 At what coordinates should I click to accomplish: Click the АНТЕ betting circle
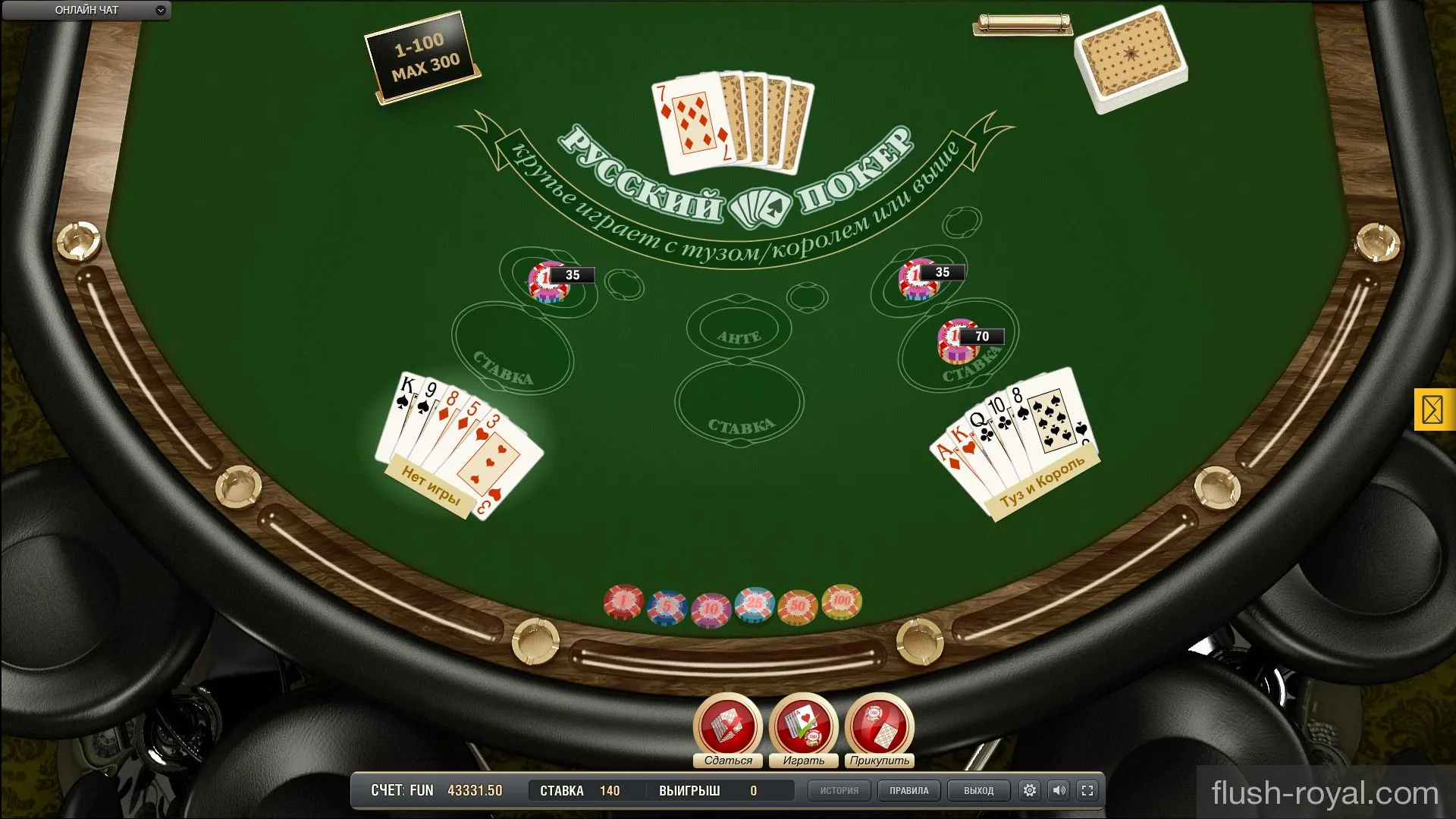pos(739,328)
